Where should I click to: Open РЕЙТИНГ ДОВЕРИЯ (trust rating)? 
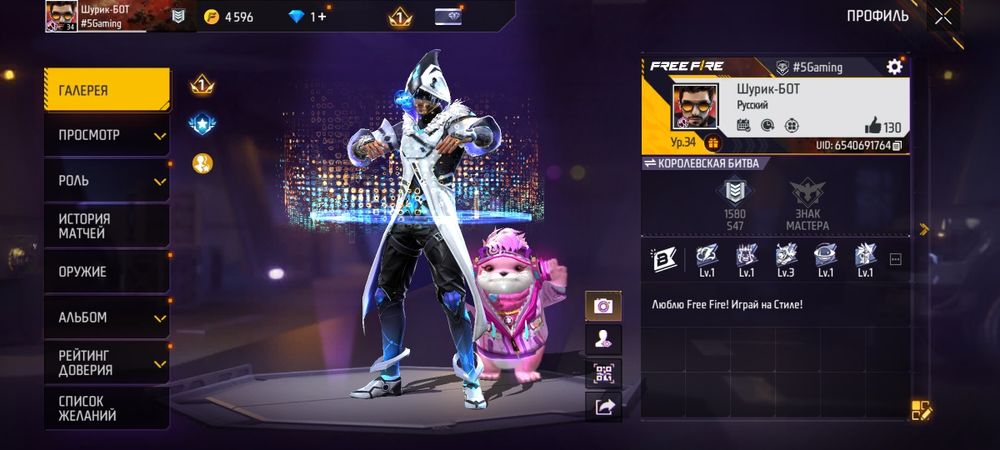[106, 362]
